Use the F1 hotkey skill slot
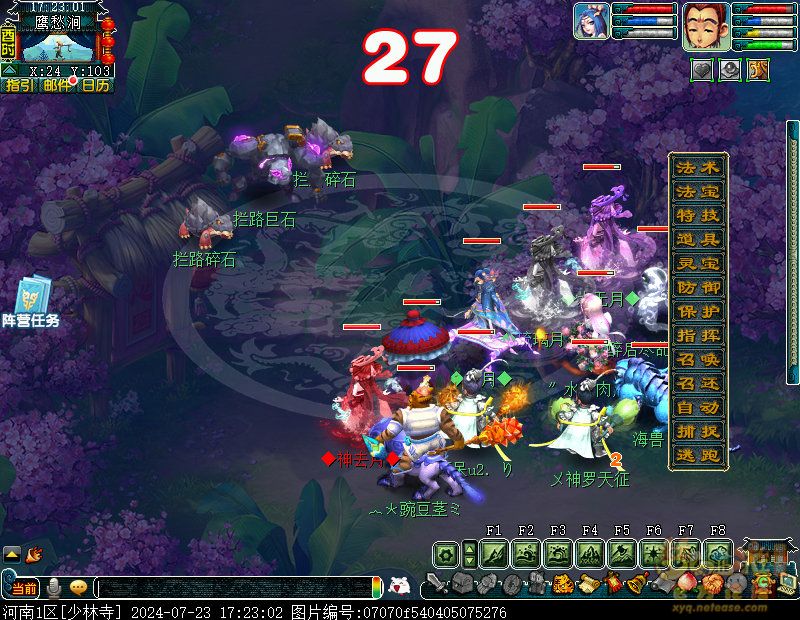The width and height of the screenshot is (800, 620). tap(494, 553)
